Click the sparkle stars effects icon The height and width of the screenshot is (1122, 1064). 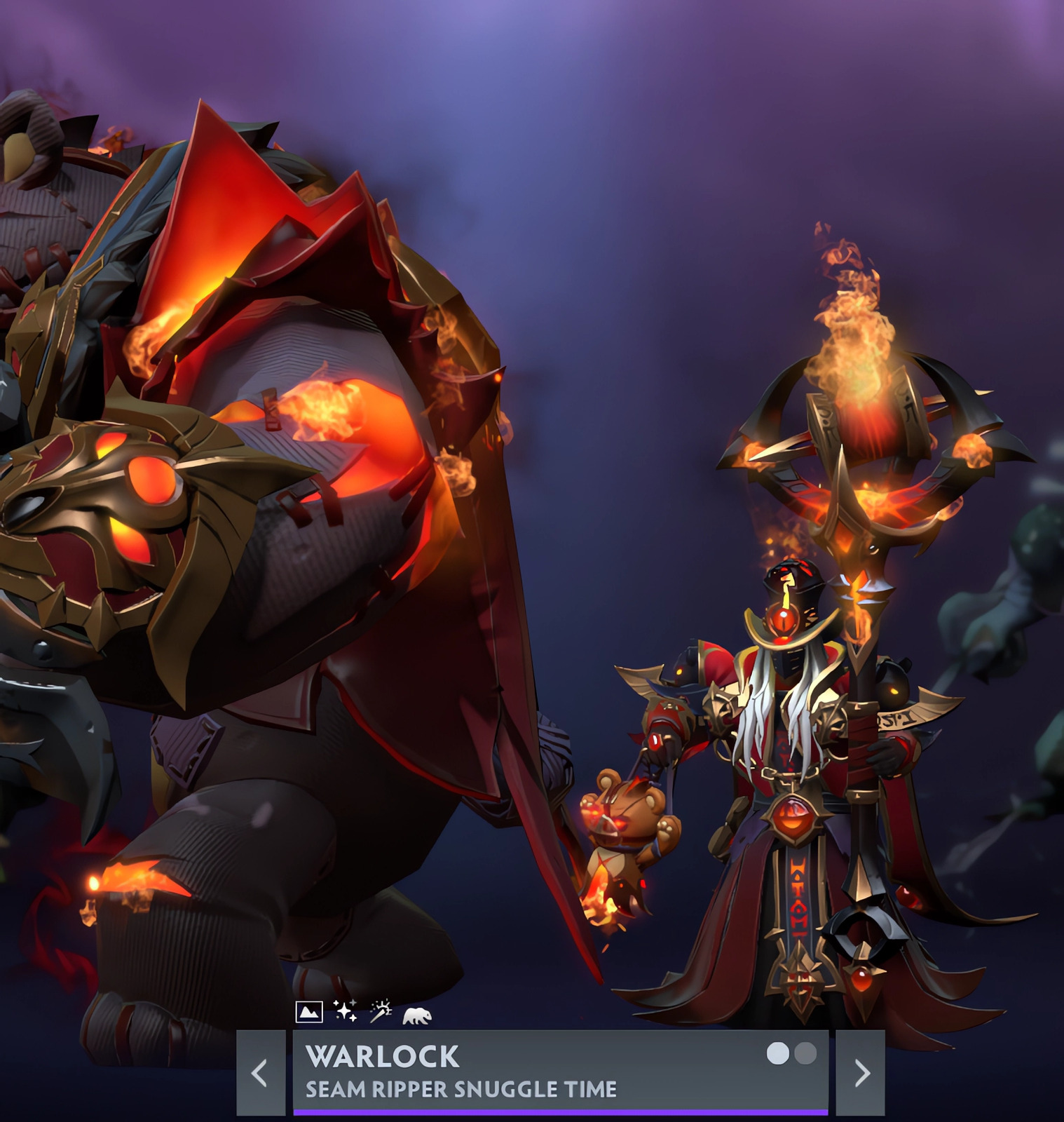(345, 1011)
